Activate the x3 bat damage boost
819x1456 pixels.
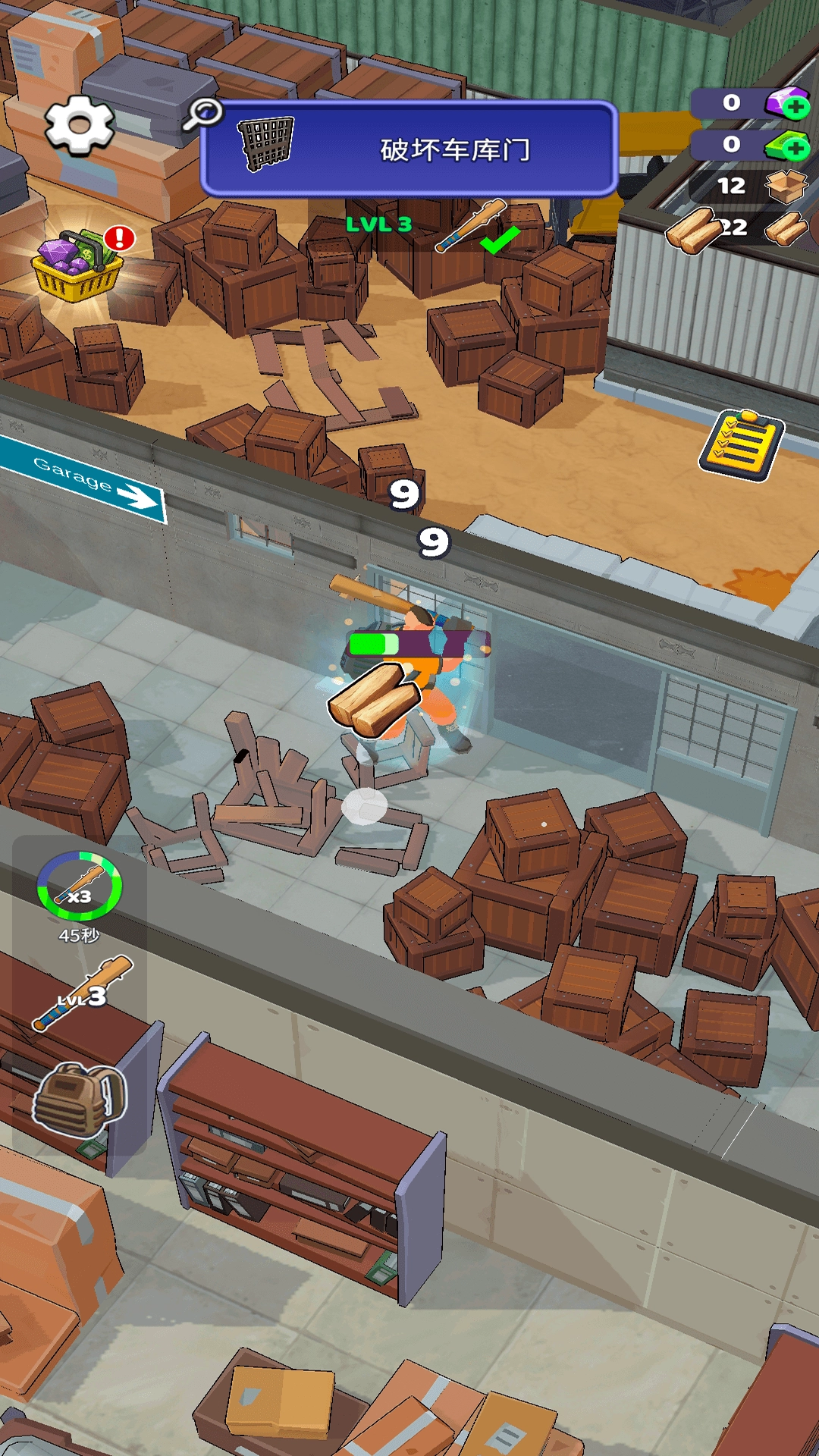(x=79, y=887)
